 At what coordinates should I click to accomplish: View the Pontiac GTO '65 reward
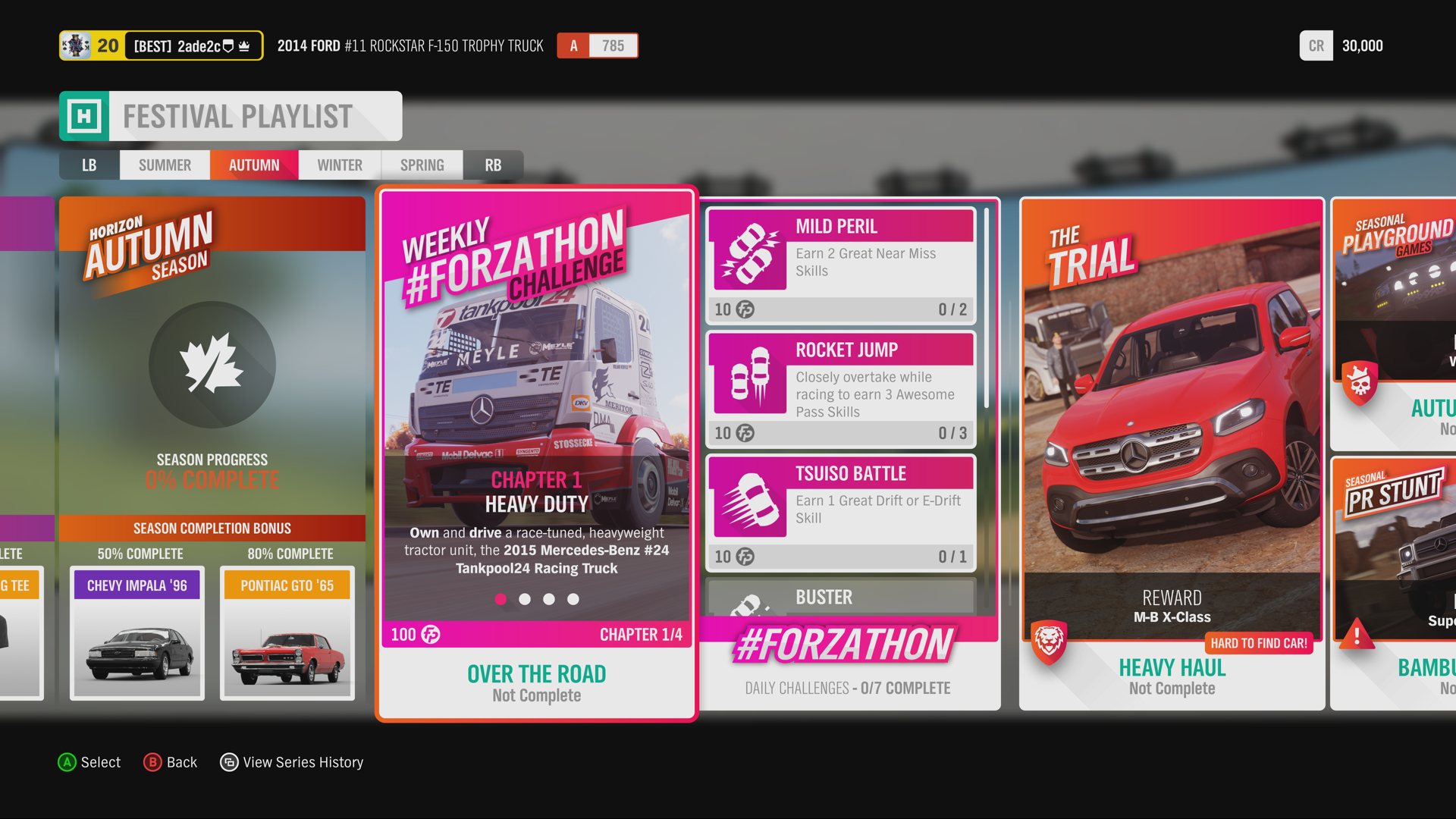tap(287, 632)
